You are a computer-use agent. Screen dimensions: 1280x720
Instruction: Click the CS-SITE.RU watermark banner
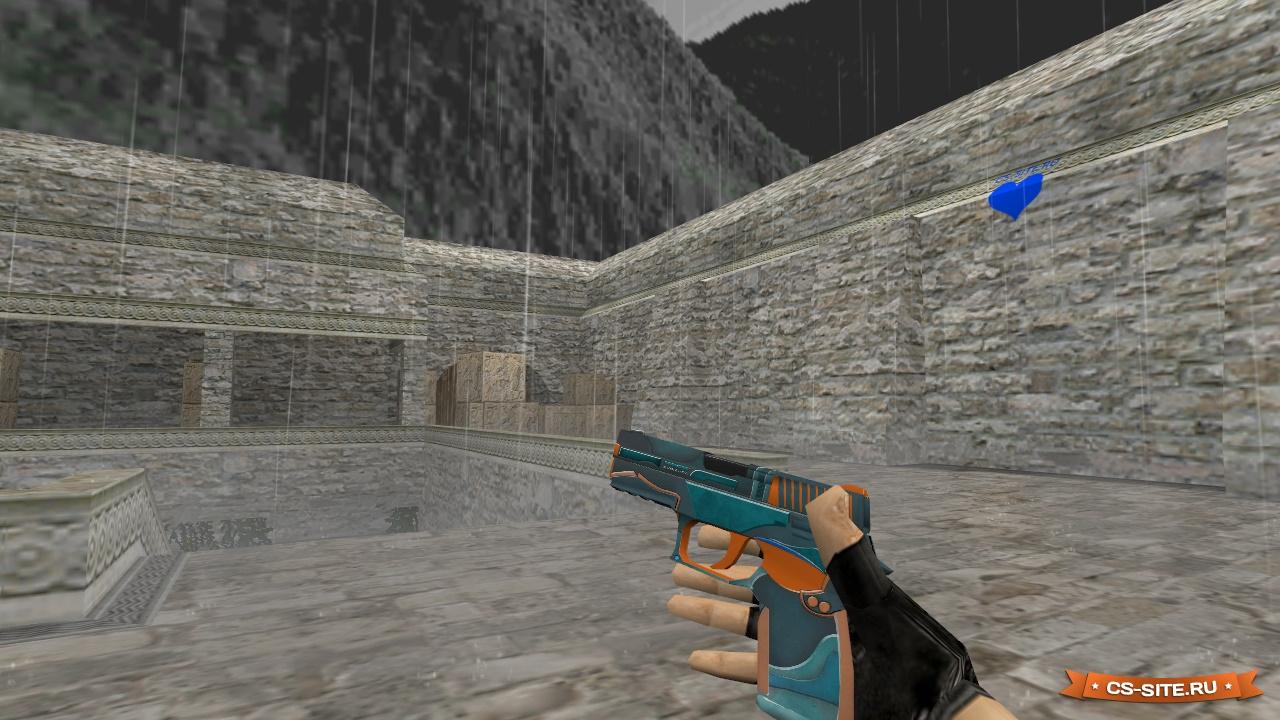pos(1160,687)
